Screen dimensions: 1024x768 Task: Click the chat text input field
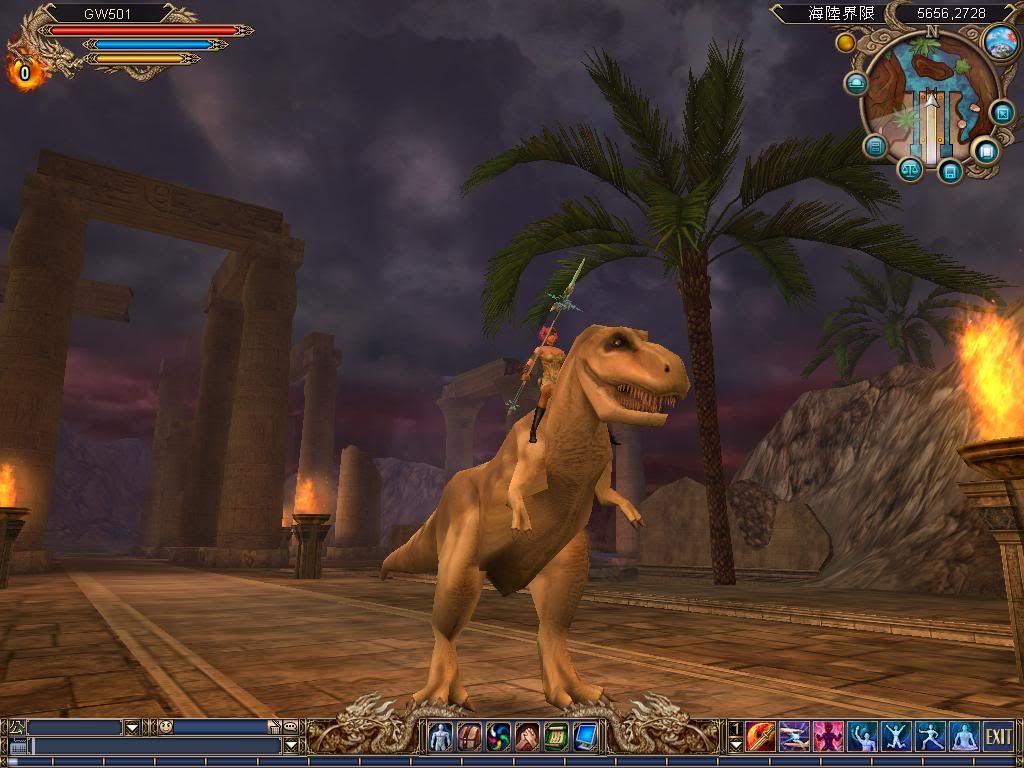tap(155, 746)
